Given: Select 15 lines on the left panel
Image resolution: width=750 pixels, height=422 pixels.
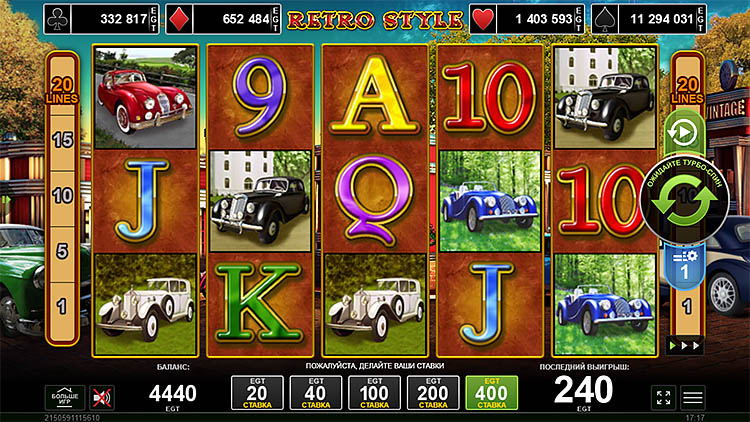Looking at the screenshot, I should (62, 140).
